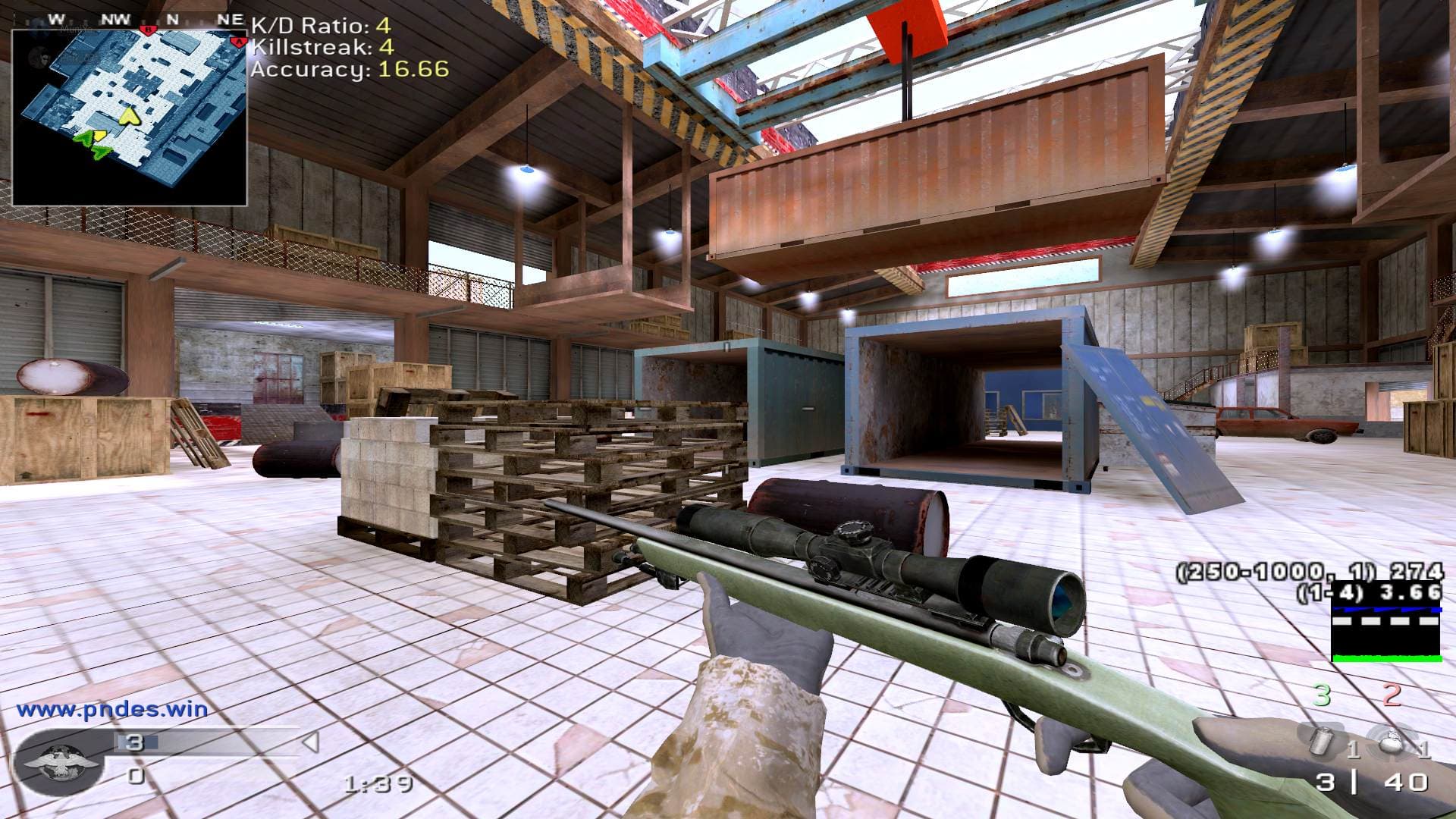The width and height of the screenshot is (1456, 819).
Task: Select the yellow player arrow on the minimap
Action: coord(130,116)
